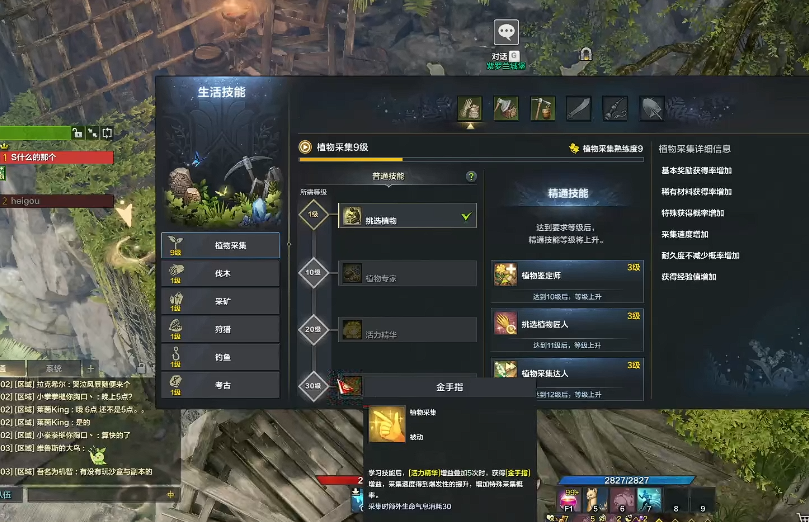Open the 系统 chat tab
The image size is (809, 522).
point(55,368)
